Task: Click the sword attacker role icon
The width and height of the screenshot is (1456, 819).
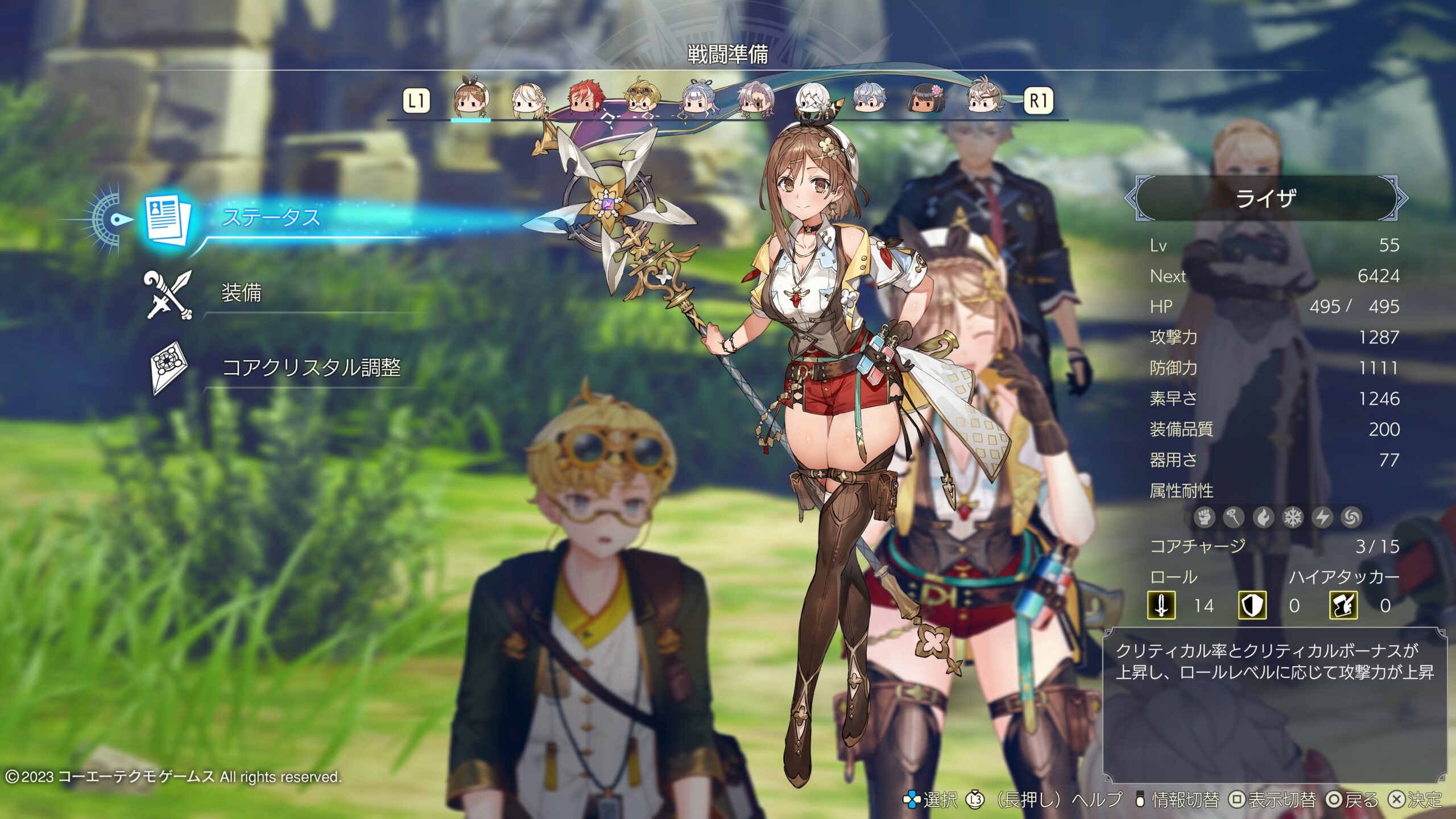Action: point(1161,605)
